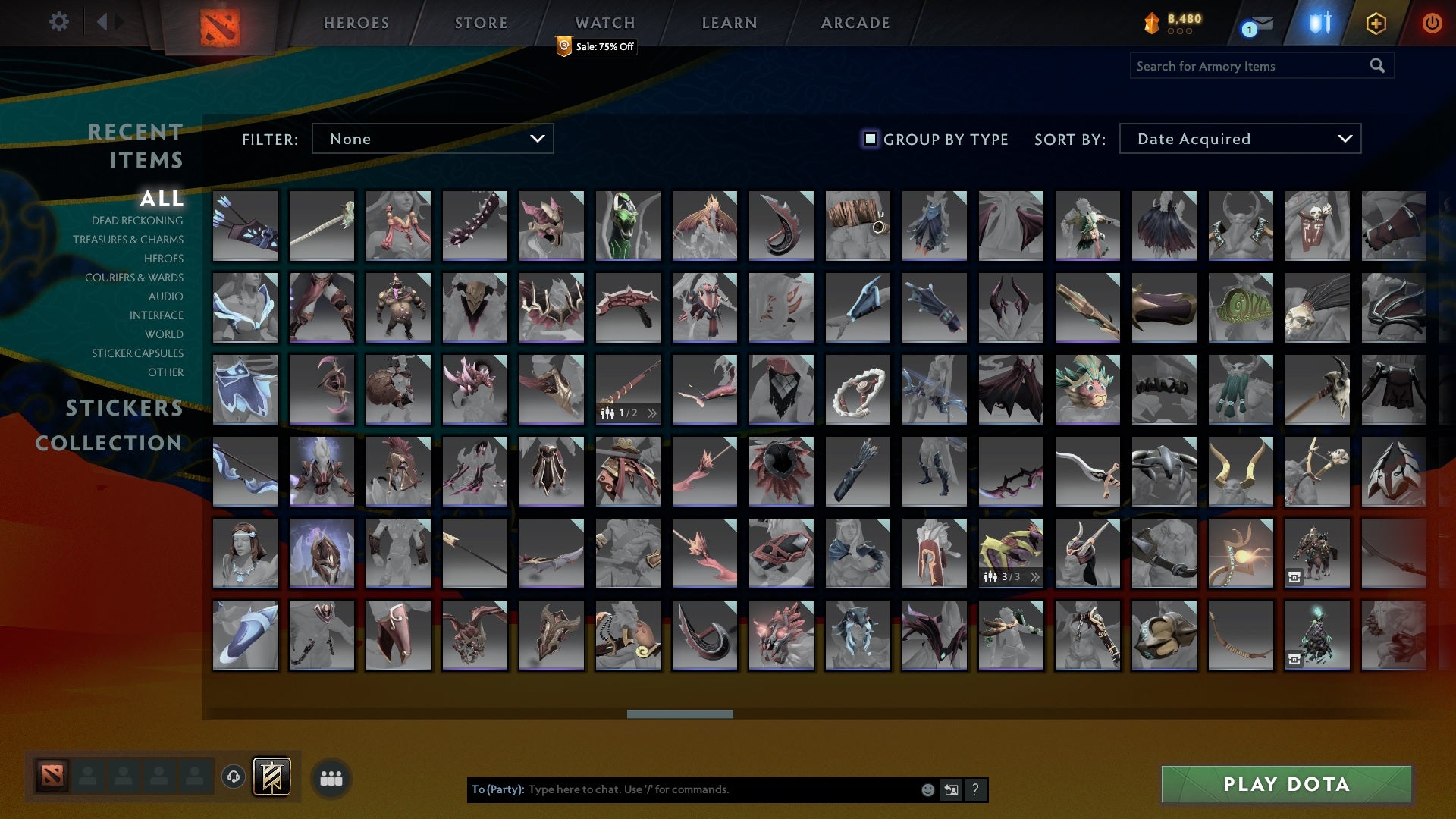Click the Sale 75% Off badge
The height and width of the screenshot is (819, 1456).
tap(596, 47)
